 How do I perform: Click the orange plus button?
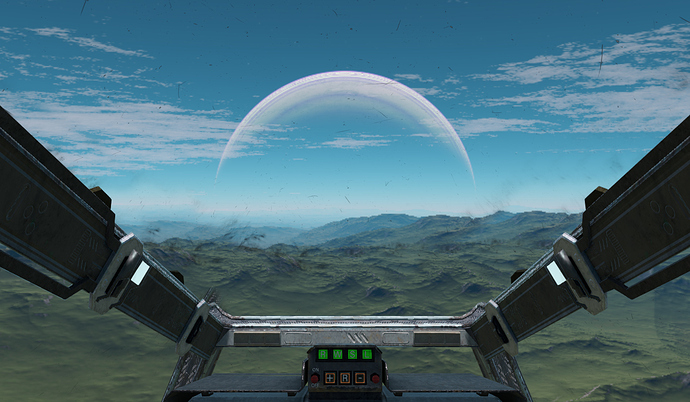330,378
